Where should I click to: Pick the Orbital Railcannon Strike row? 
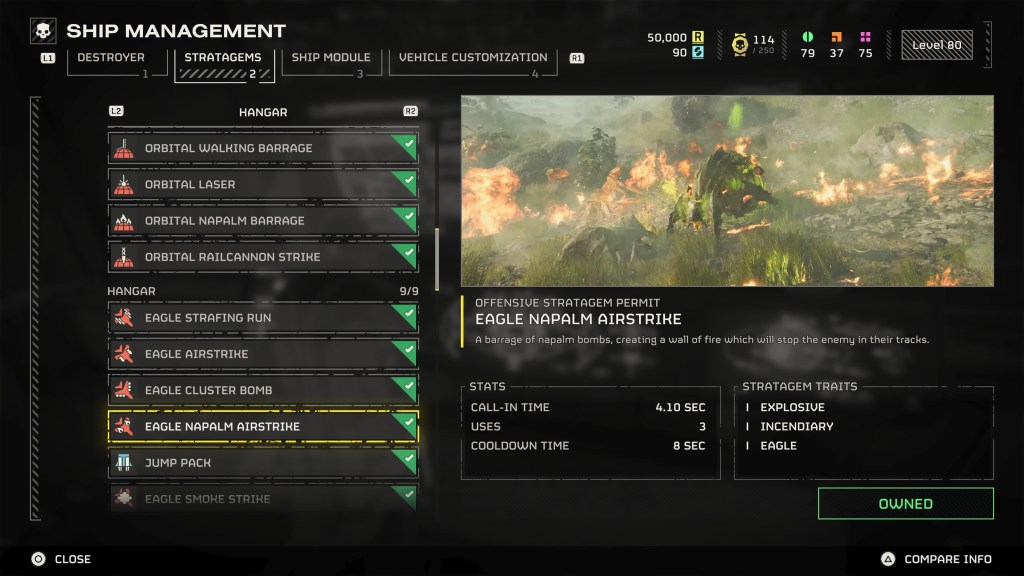263,257
